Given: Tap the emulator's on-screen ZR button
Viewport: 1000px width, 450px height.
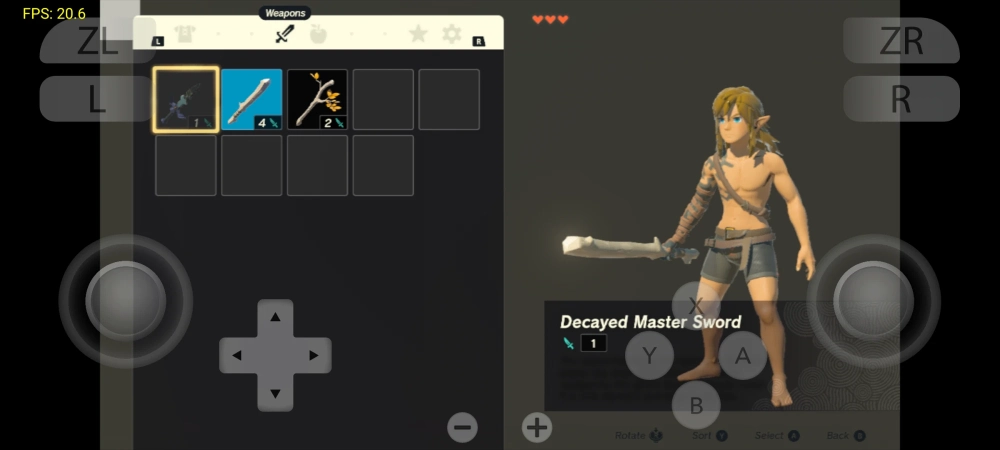Looking at the screenshot, I should (x=901, y=41).
